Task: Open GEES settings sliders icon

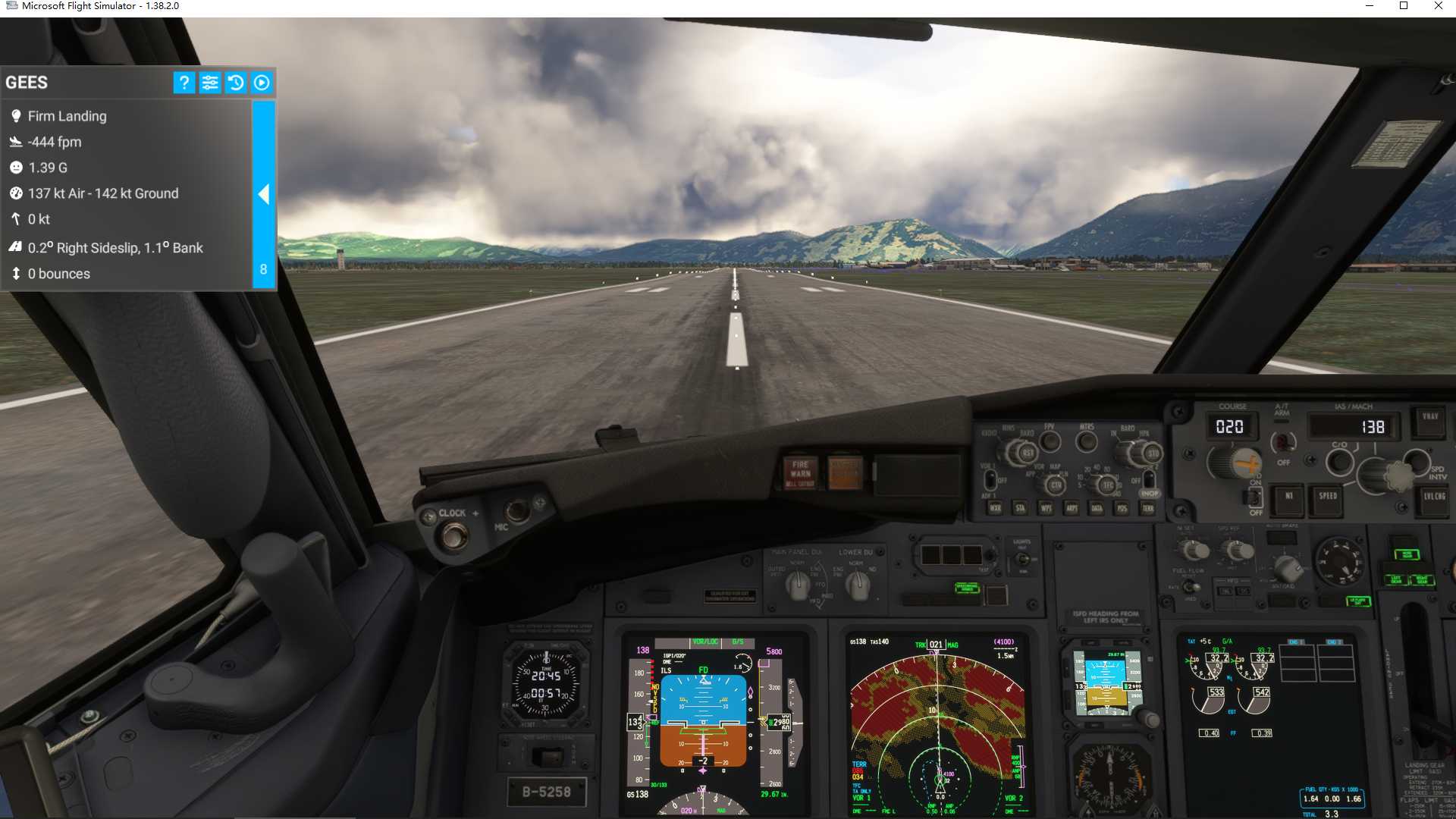Action: 210,83
